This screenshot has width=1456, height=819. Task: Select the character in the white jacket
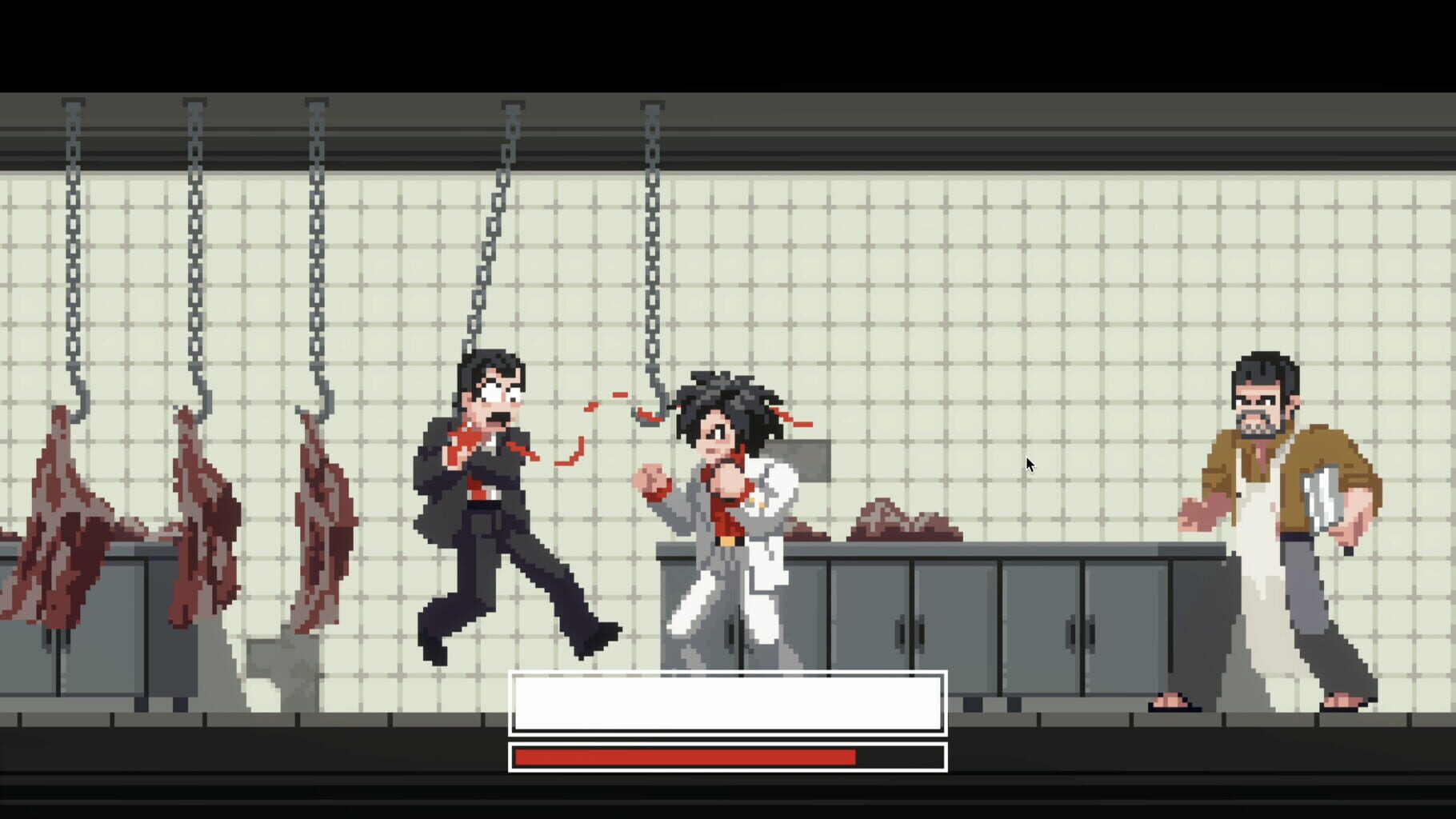[x=728, y=512]
